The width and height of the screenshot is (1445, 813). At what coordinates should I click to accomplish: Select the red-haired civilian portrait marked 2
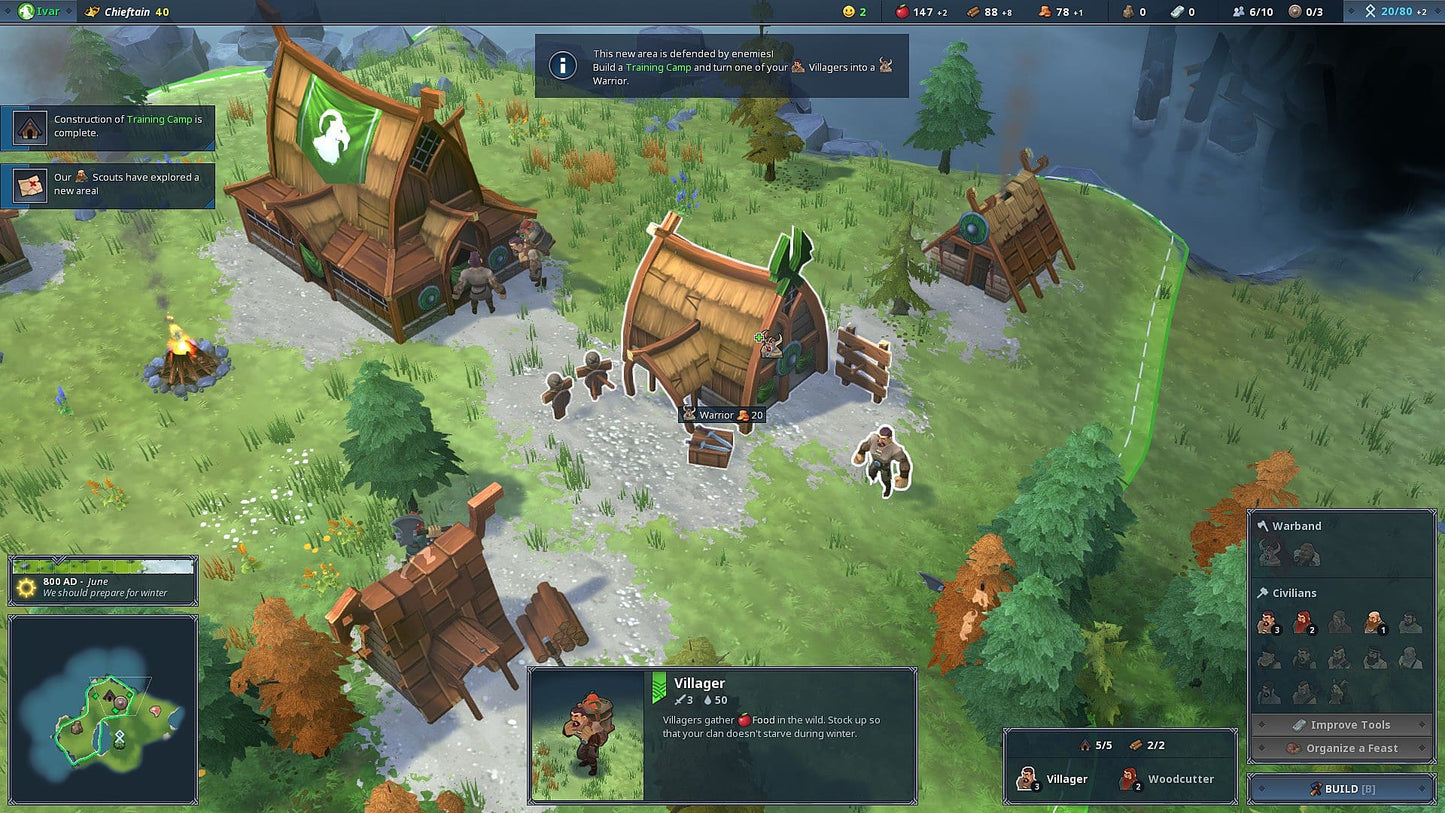pyautogui.click(x=1303, y=622)
